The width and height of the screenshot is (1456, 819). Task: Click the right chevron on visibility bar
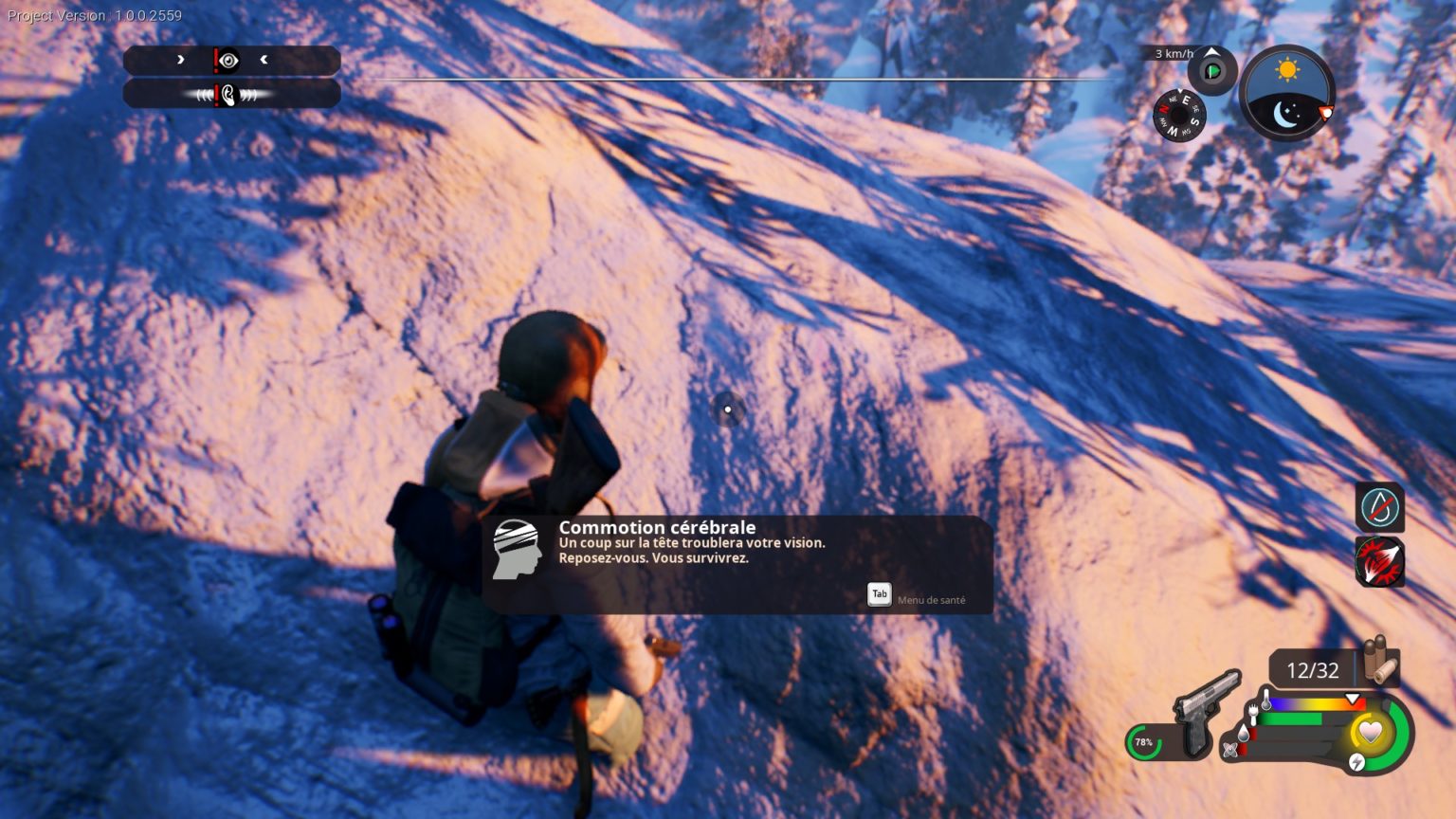[x=181, y=60]
